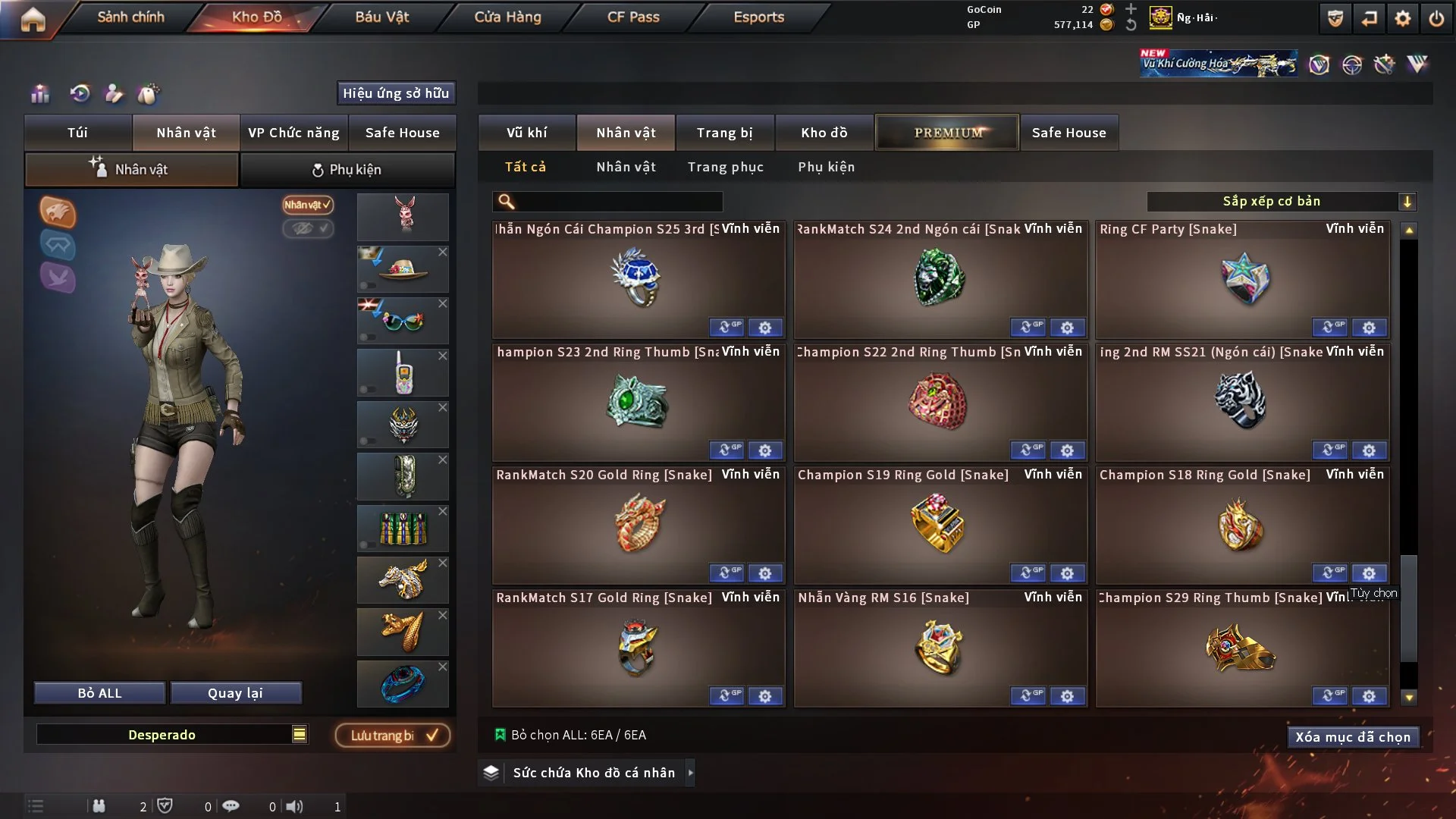The height and width of the screenshot is (819, 1456).
Task: Open the CF Pass menu
Action: (x=633, y=17)
